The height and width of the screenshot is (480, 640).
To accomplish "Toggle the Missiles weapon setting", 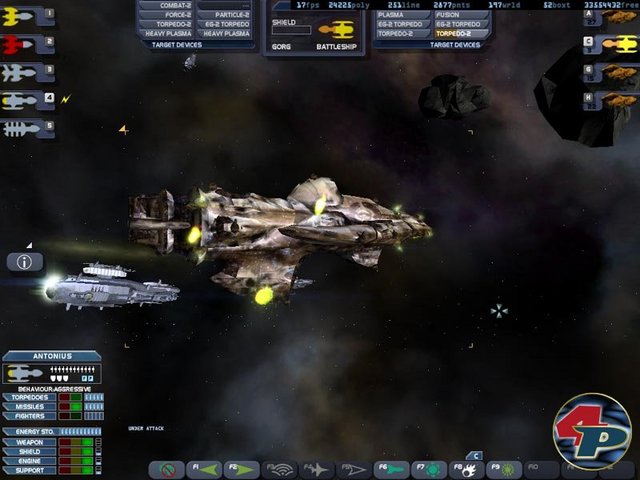I will (x=28, y=406).
